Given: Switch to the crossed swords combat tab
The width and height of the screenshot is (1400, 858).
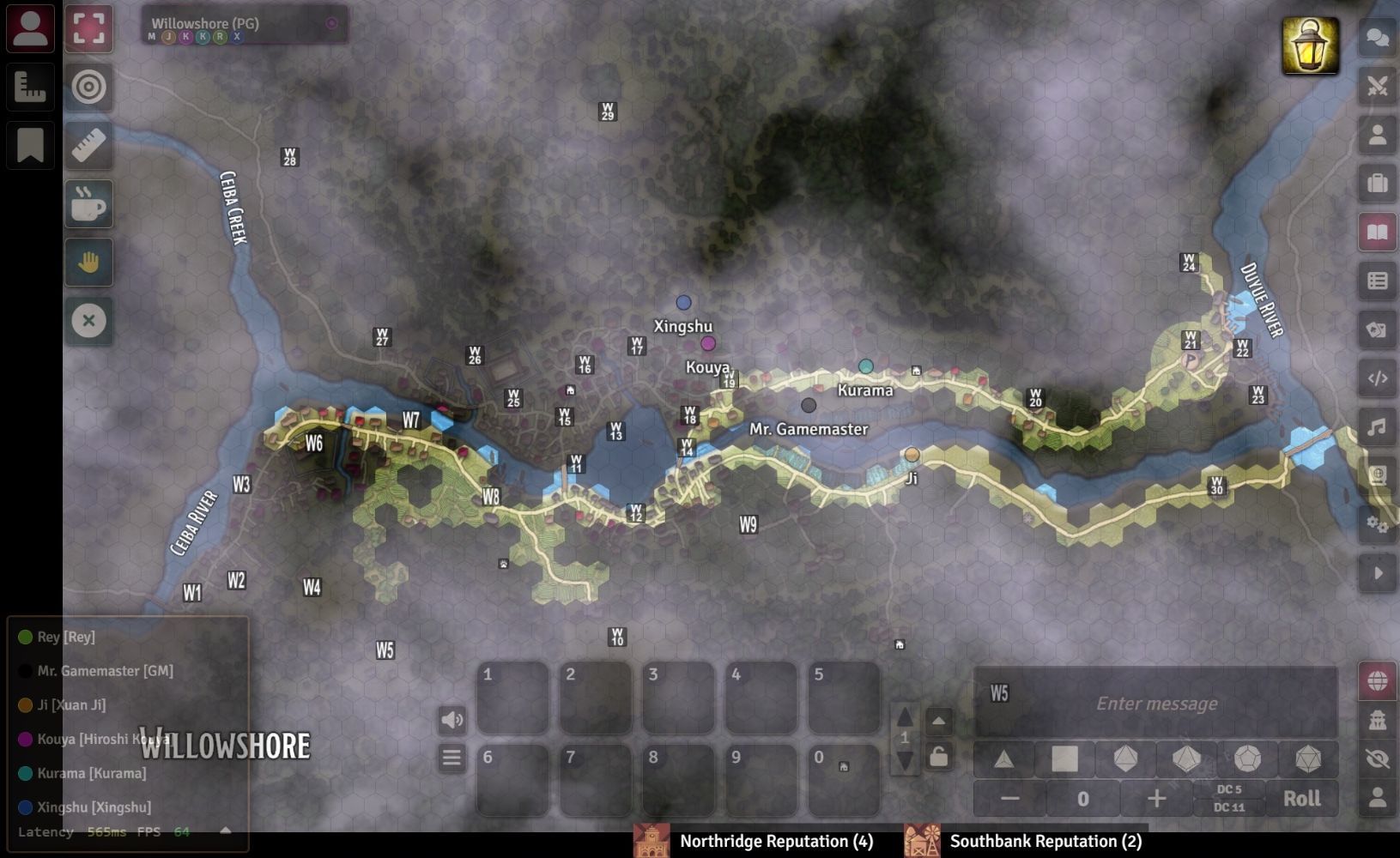Looking at the screenshot, I should click(1377, 86).
